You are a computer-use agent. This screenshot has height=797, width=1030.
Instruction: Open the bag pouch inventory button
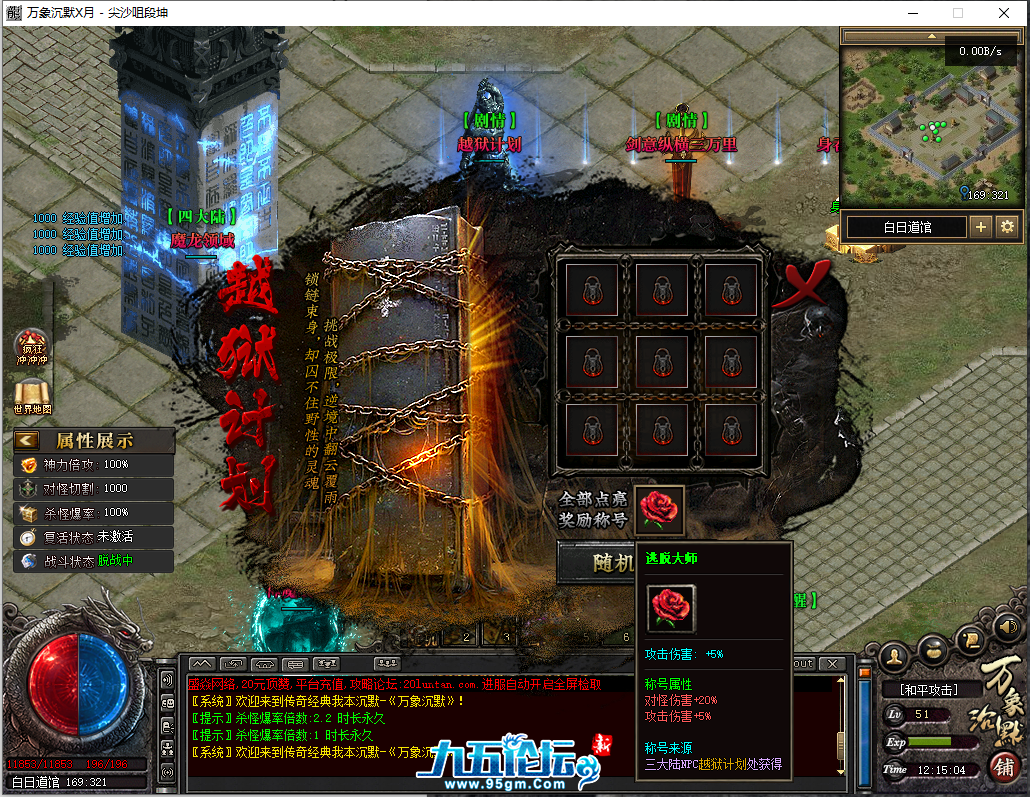(933, 648)
